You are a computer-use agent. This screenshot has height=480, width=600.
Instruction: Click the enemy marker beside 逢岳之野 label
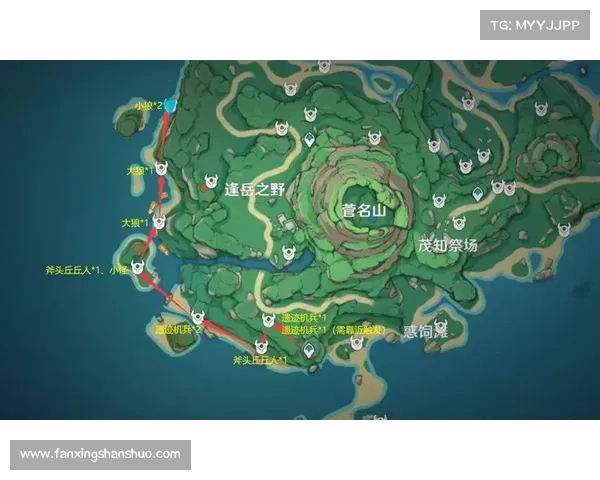pyautogui.click(x=211, y=182)
